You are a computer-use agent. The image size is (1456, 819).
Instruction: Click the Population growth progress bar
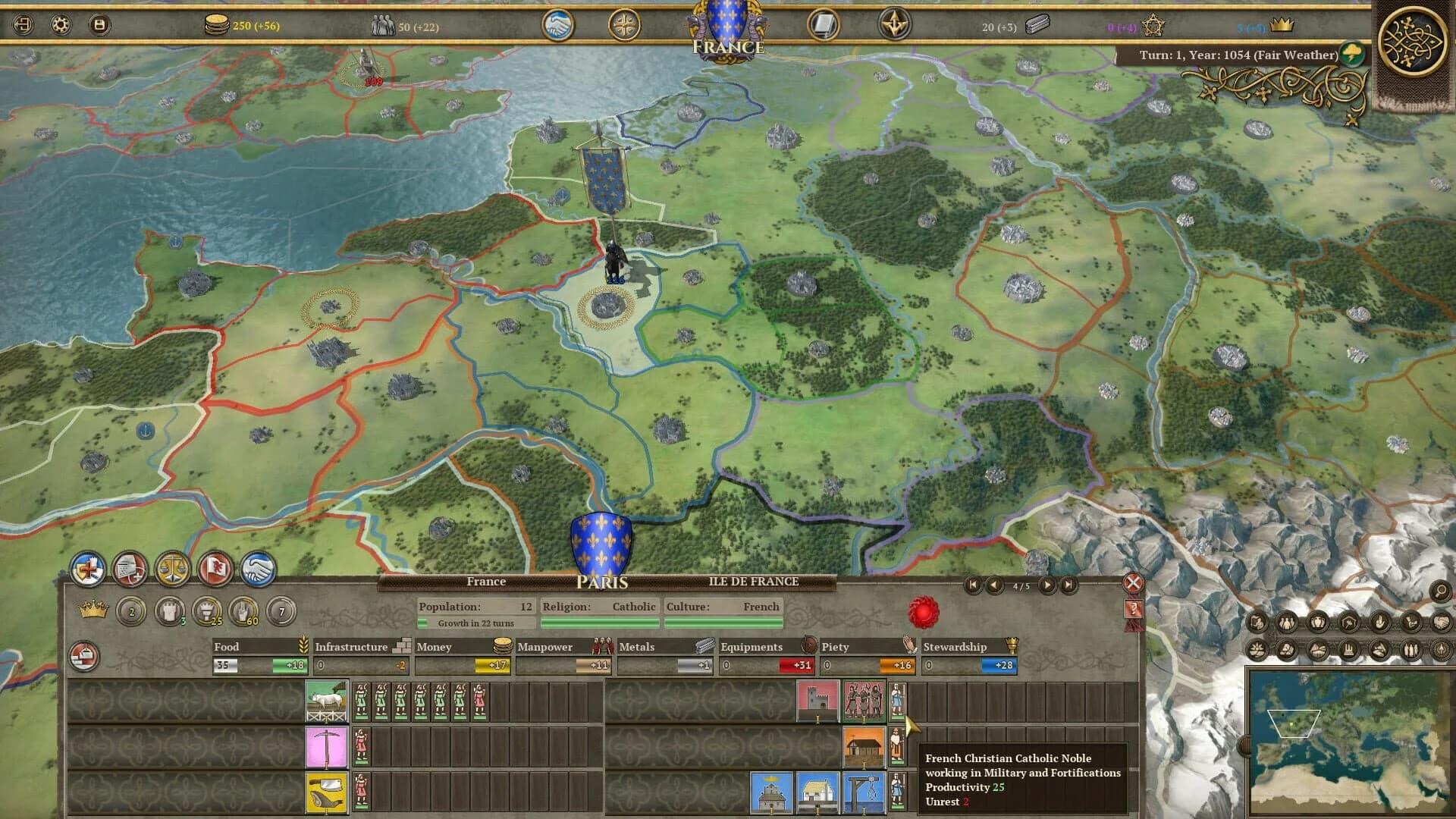pos(475,622)
